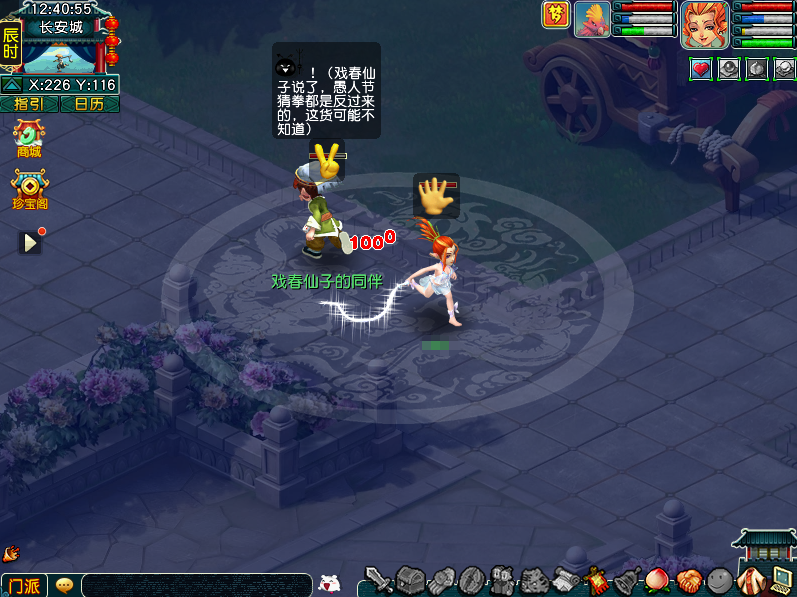The image size is (797, 597).
Task: Open the 日历 calendar
Action: [x=89, y=104]
